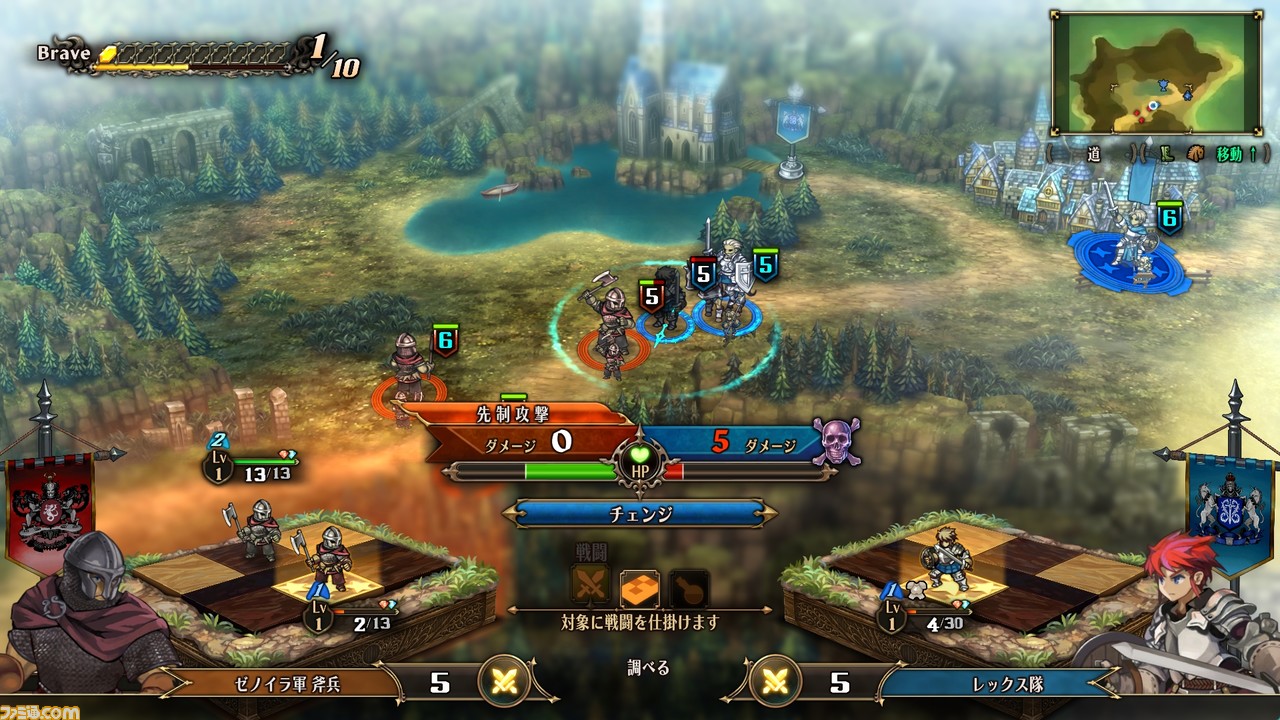Select the crossed swords 戦闘 icon

tap(590, 588)
